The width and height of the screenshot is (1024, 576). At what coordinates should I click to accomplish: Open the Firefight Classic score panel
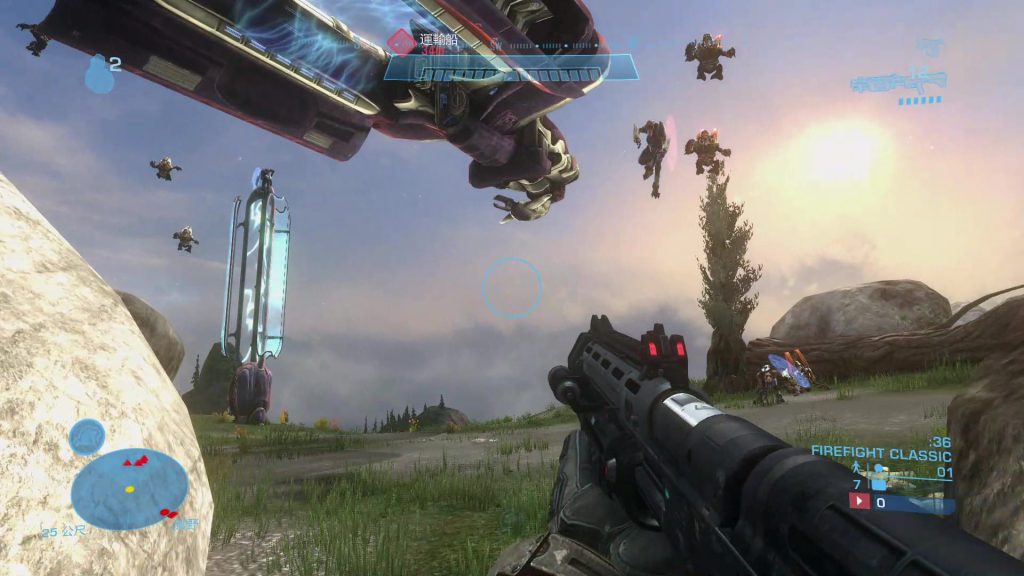coord(881,453)
